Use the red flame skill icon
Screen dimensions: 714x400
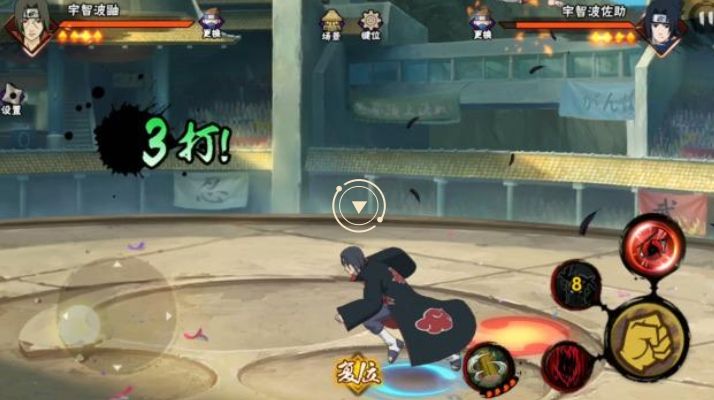tap(566, 366)
